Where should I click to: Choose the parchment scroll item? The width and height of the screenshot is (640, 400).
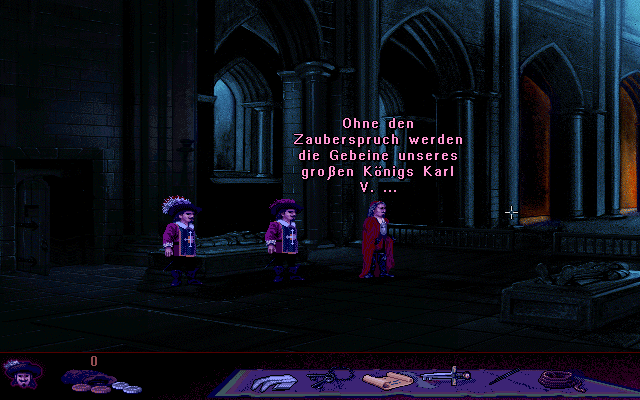tap(385, 381)
